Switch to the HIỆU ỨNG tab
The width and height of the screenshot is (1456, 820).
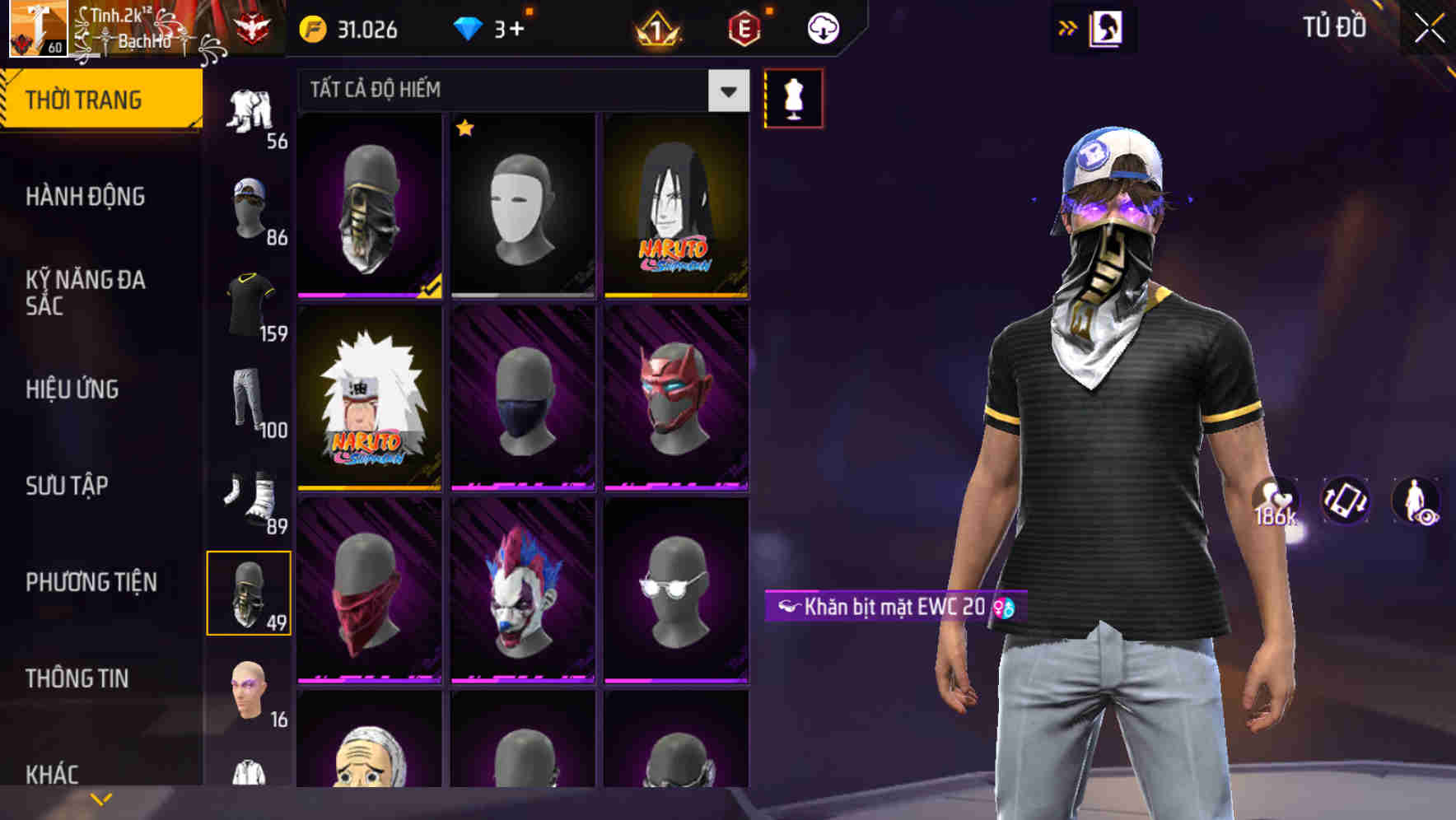[72, 389]
